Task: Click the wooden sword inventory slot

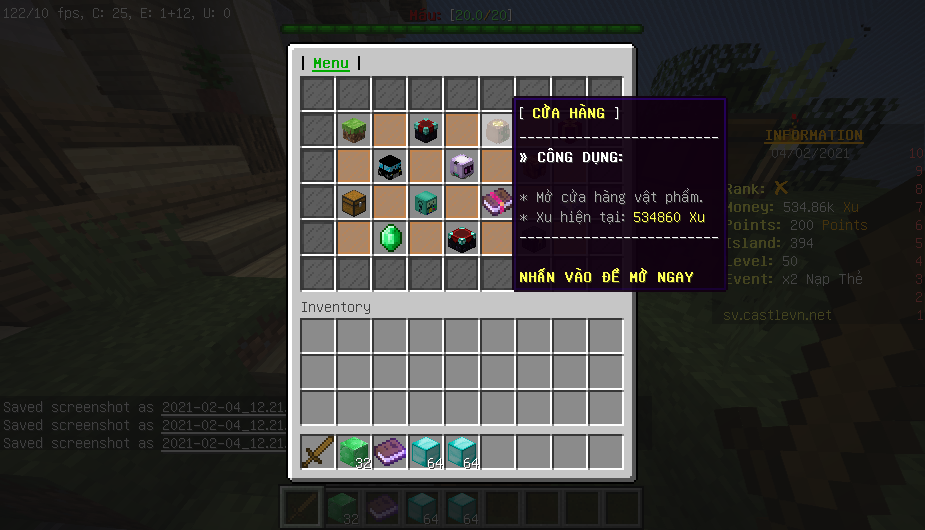Action: pyautogui.click(x=318, y=452)
